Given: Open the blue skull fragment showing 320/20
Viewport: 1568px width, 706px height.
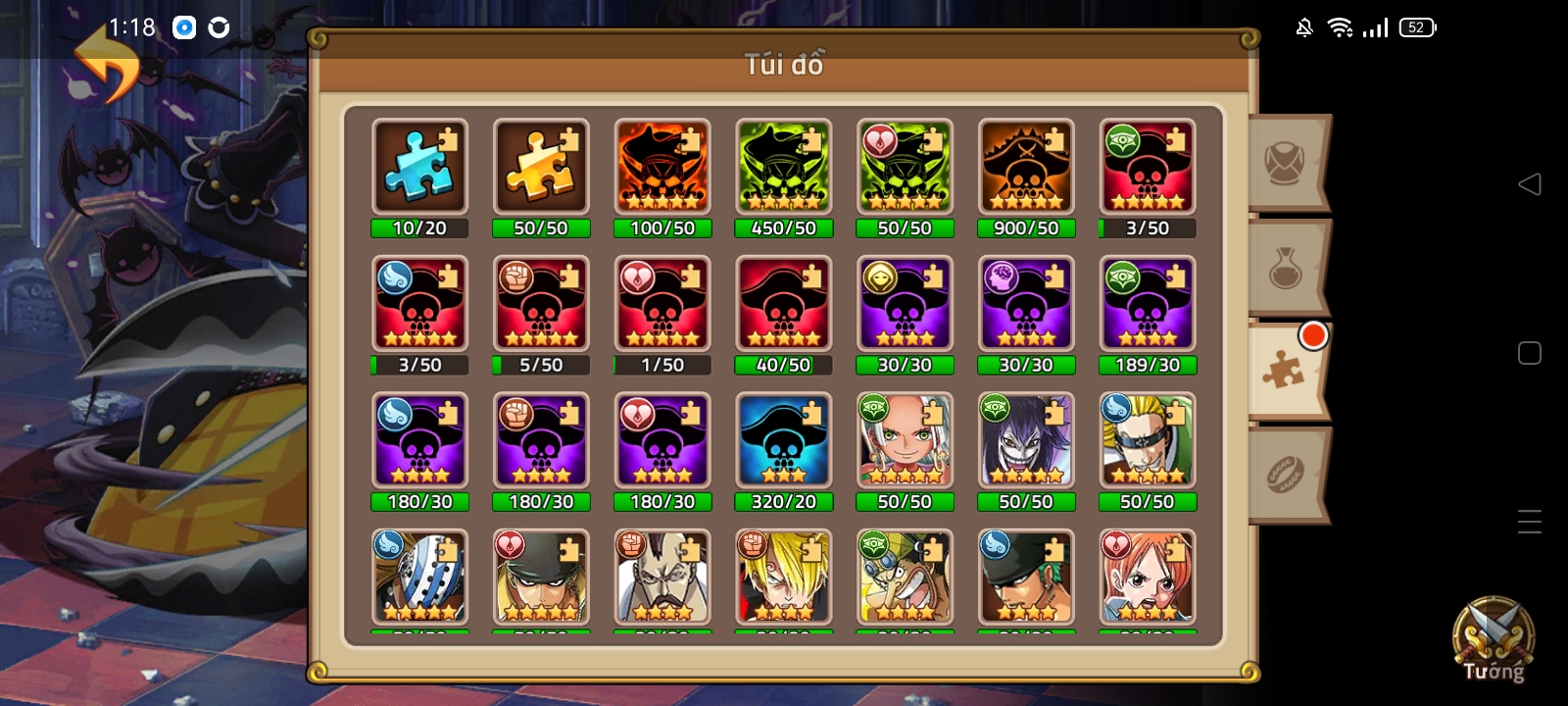Looking at the screenshot, I should point(784,439).
